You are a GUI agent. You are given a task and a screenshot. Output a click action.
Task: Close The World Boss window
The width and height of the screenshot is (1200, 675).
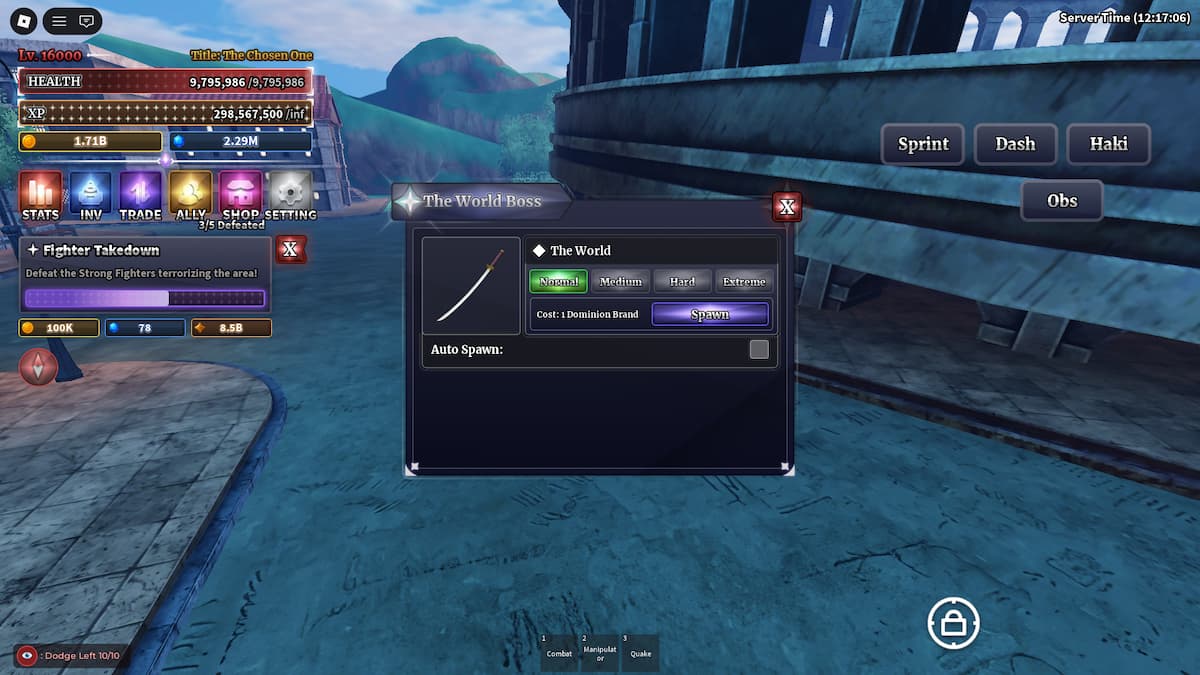coord(787,207)
